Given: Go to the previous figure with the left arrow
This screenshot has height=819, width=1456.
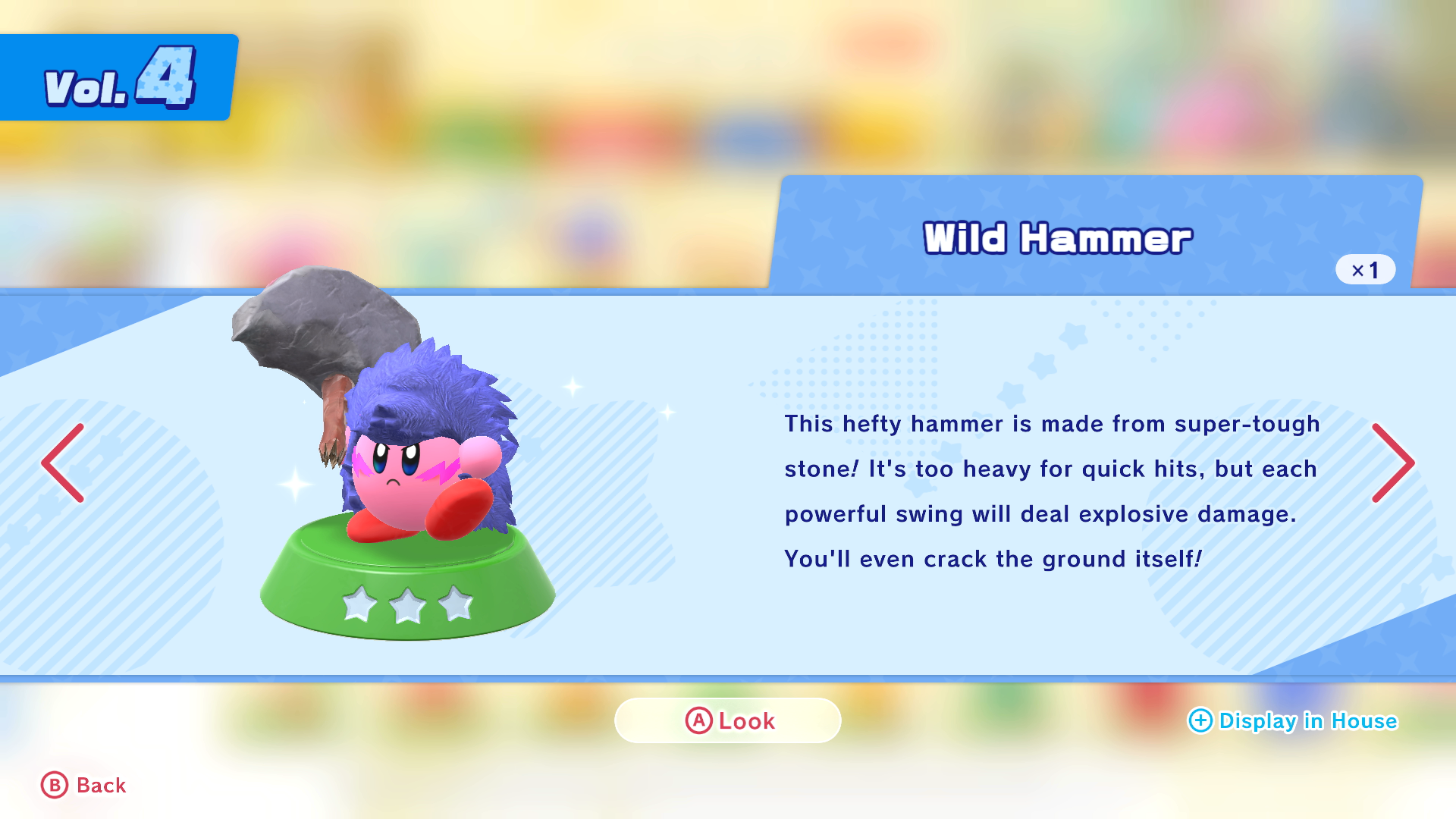Looking at the screenshot, I should (63, 463).
